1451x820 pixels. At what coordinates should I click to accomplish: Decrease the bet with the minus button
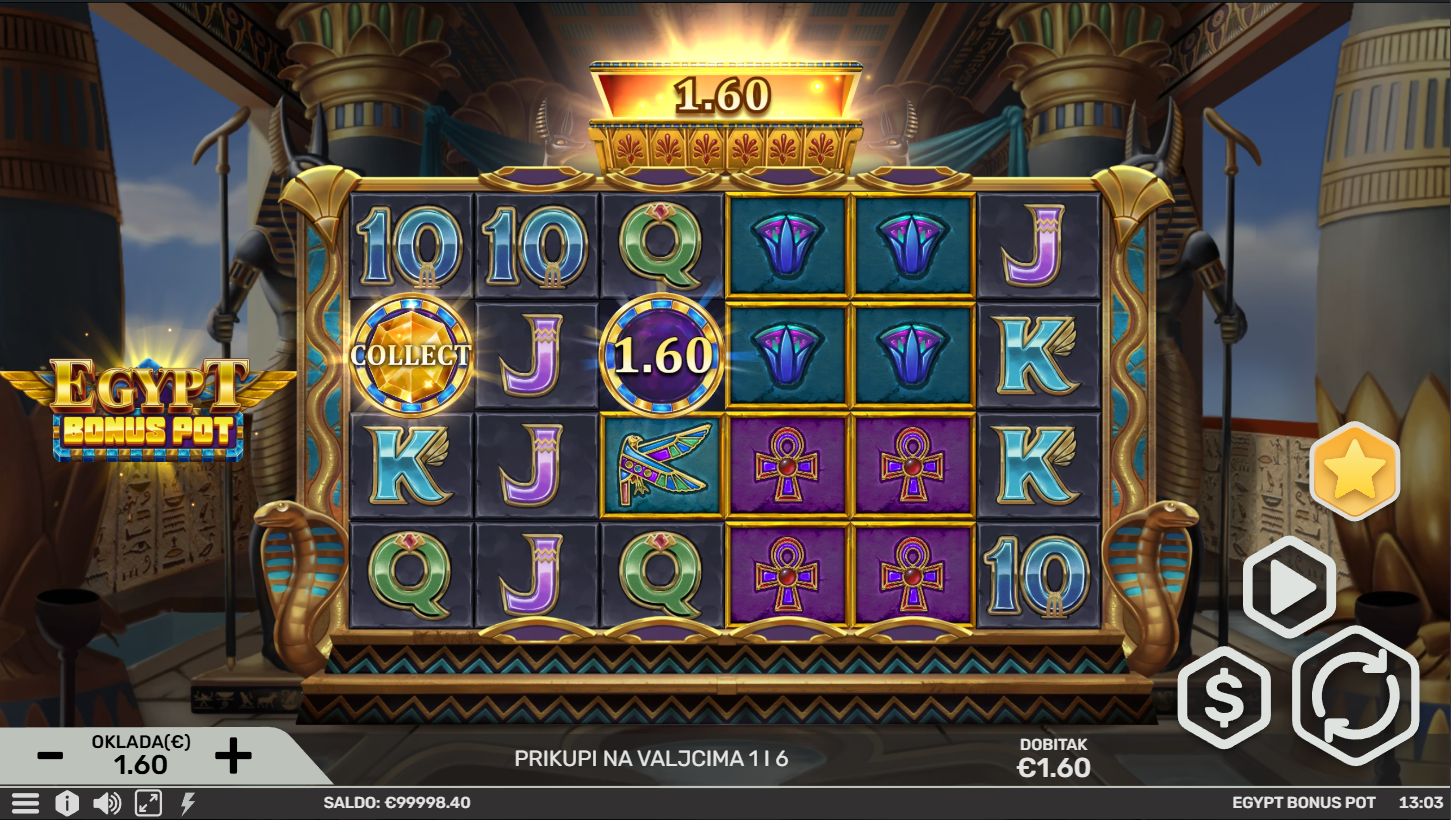pos(50,756)
